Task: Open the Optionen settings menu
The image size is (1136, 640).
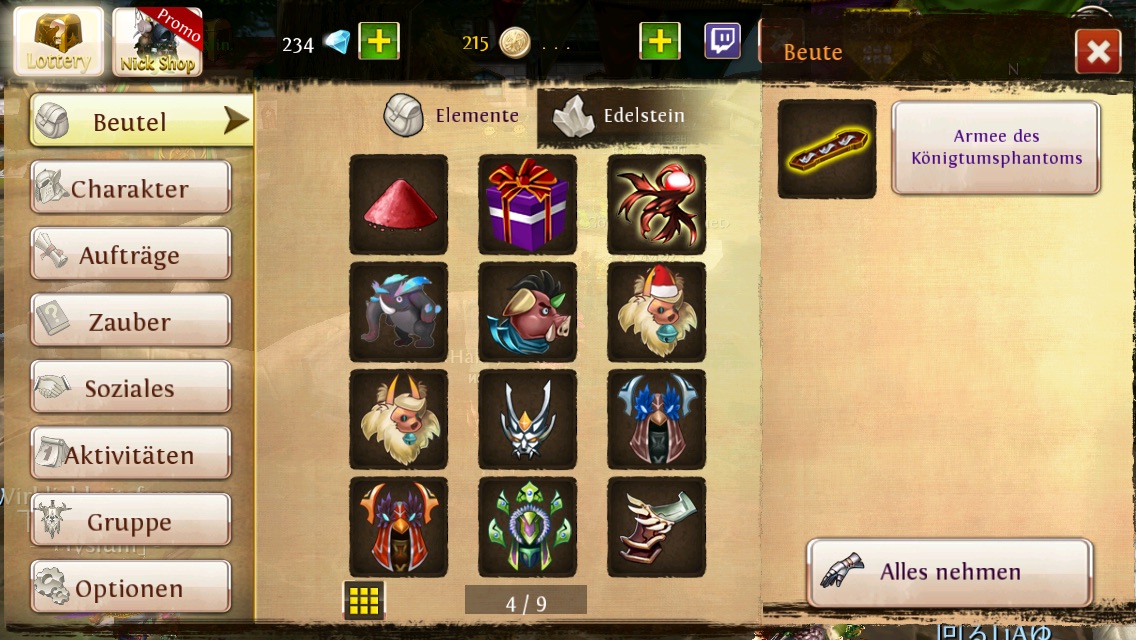Action: point(131,588)
